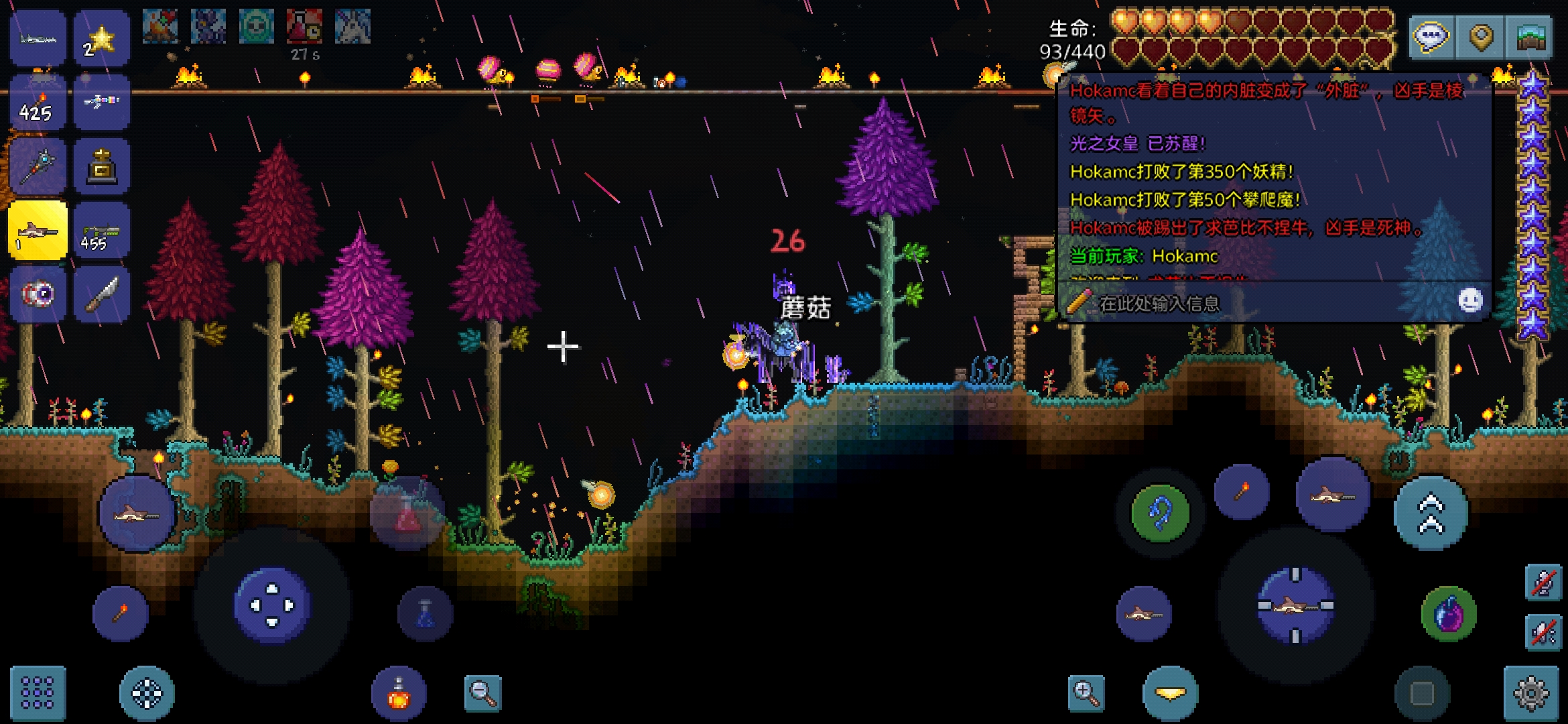This screenshot has height=724, width=1568.
Task: Select the magic staff hotbar slot
Action: coord(38,166)
